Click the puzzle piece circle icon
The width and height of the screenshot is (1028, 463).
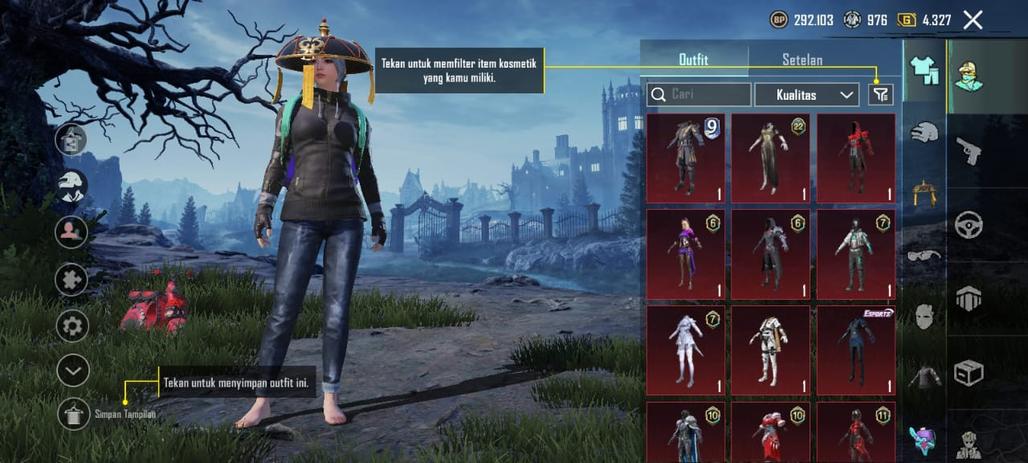(72, 280)
